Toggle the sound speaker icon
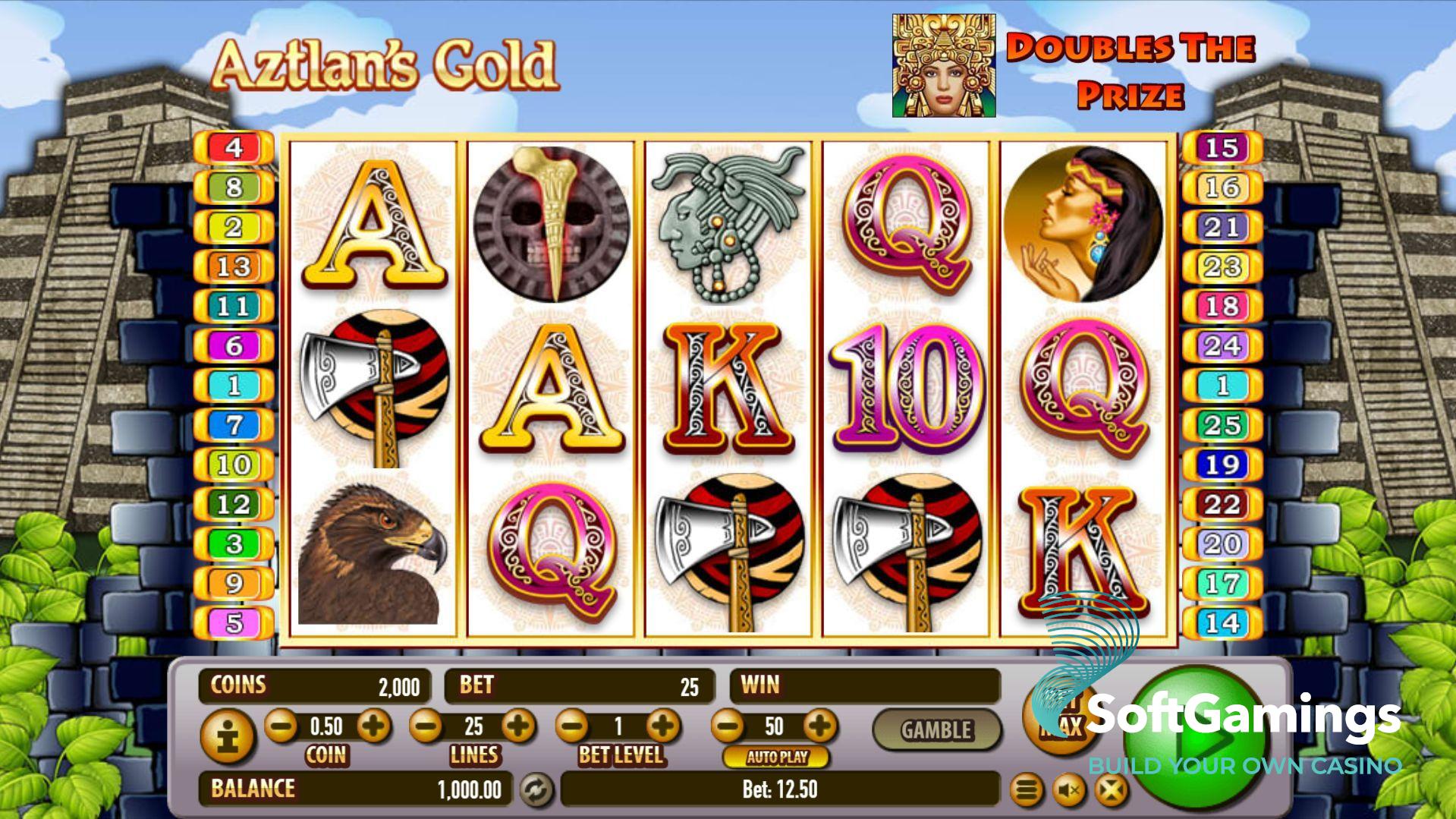 (x=1069, y=791)
